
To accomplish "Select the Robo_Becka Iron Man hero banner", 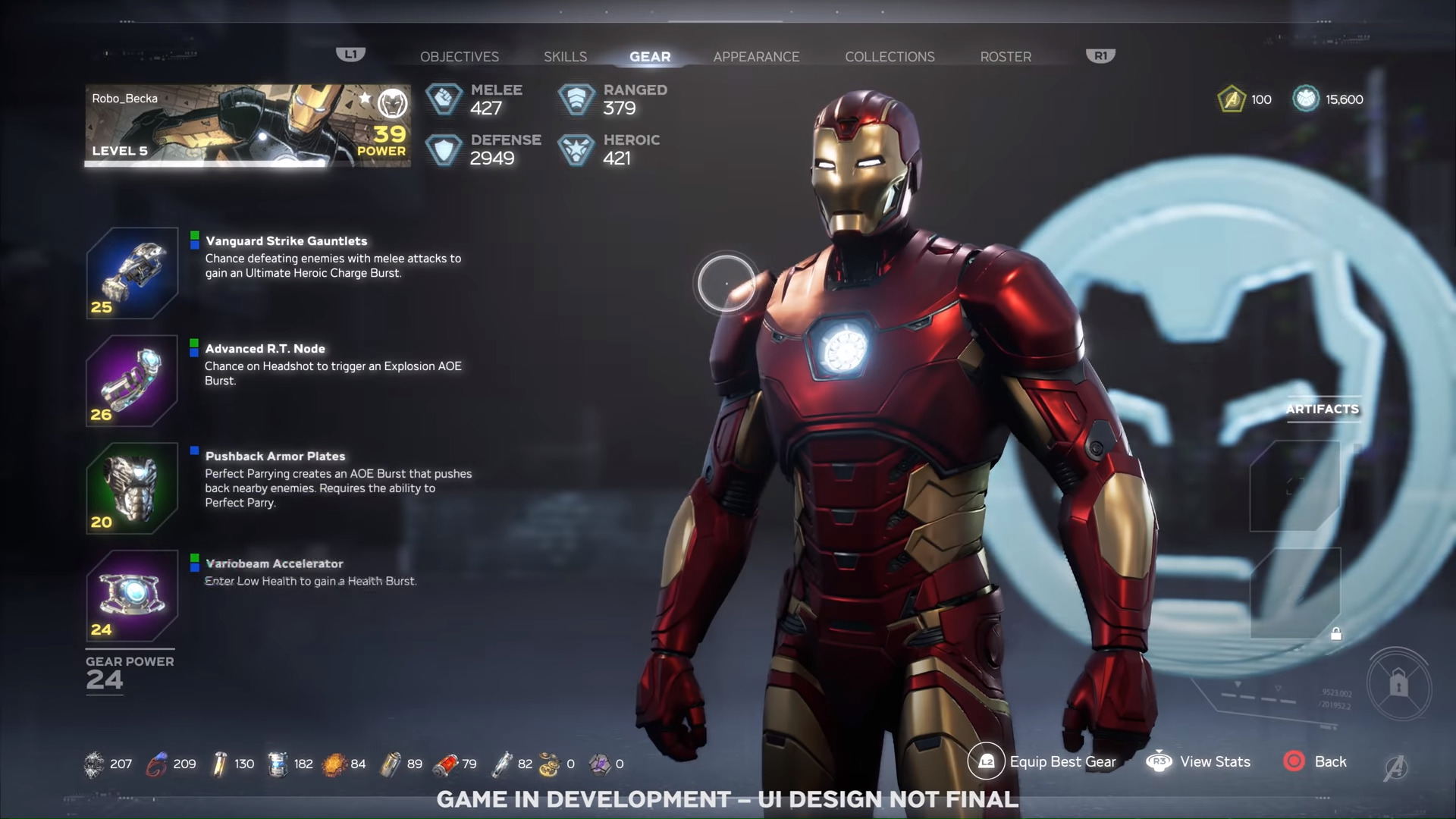I will pos(248,125).
